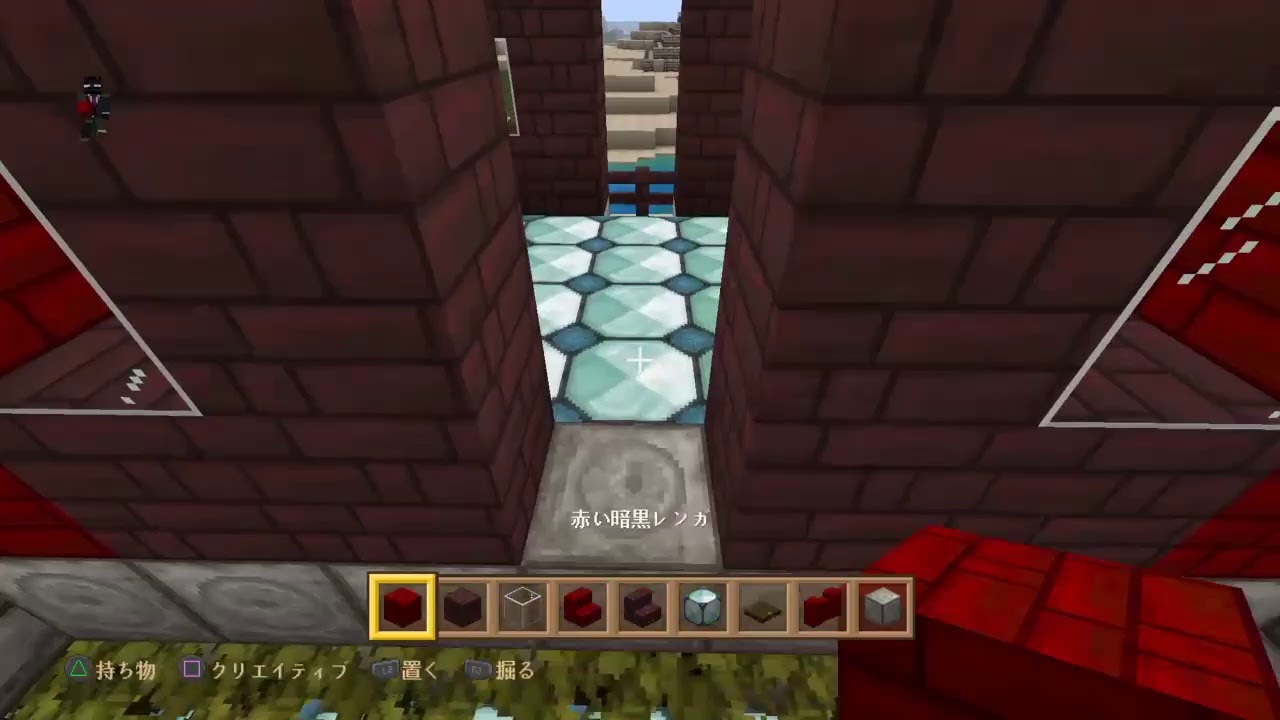1280x720 pixels.
Task: Click the 掘る dig action label
Action: (513, 671)
